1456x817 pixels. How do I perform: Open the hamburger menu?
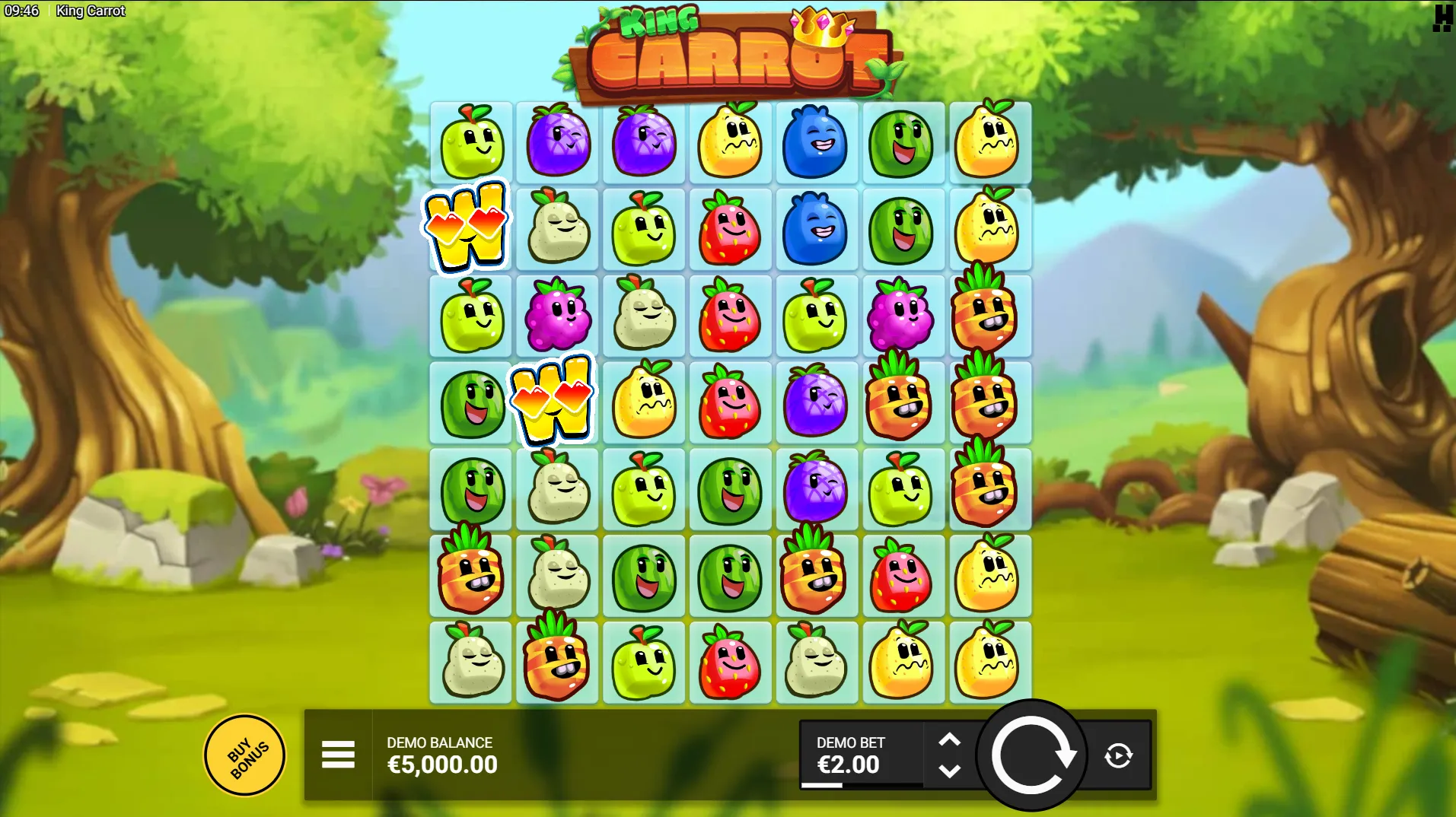click(338, 755)
